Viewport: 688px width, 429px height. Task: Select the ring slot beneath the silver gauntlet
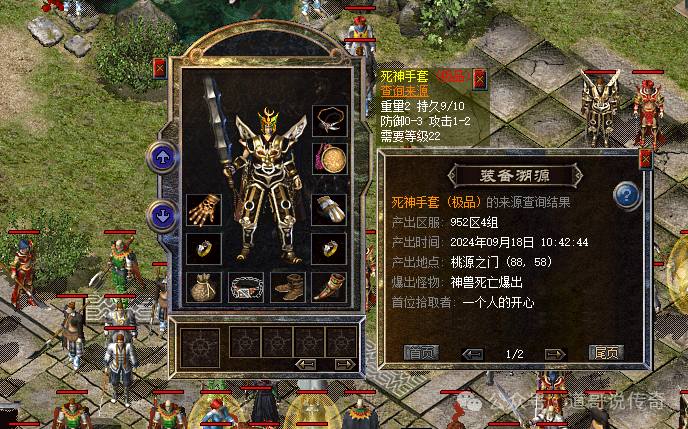click(329, 248)
